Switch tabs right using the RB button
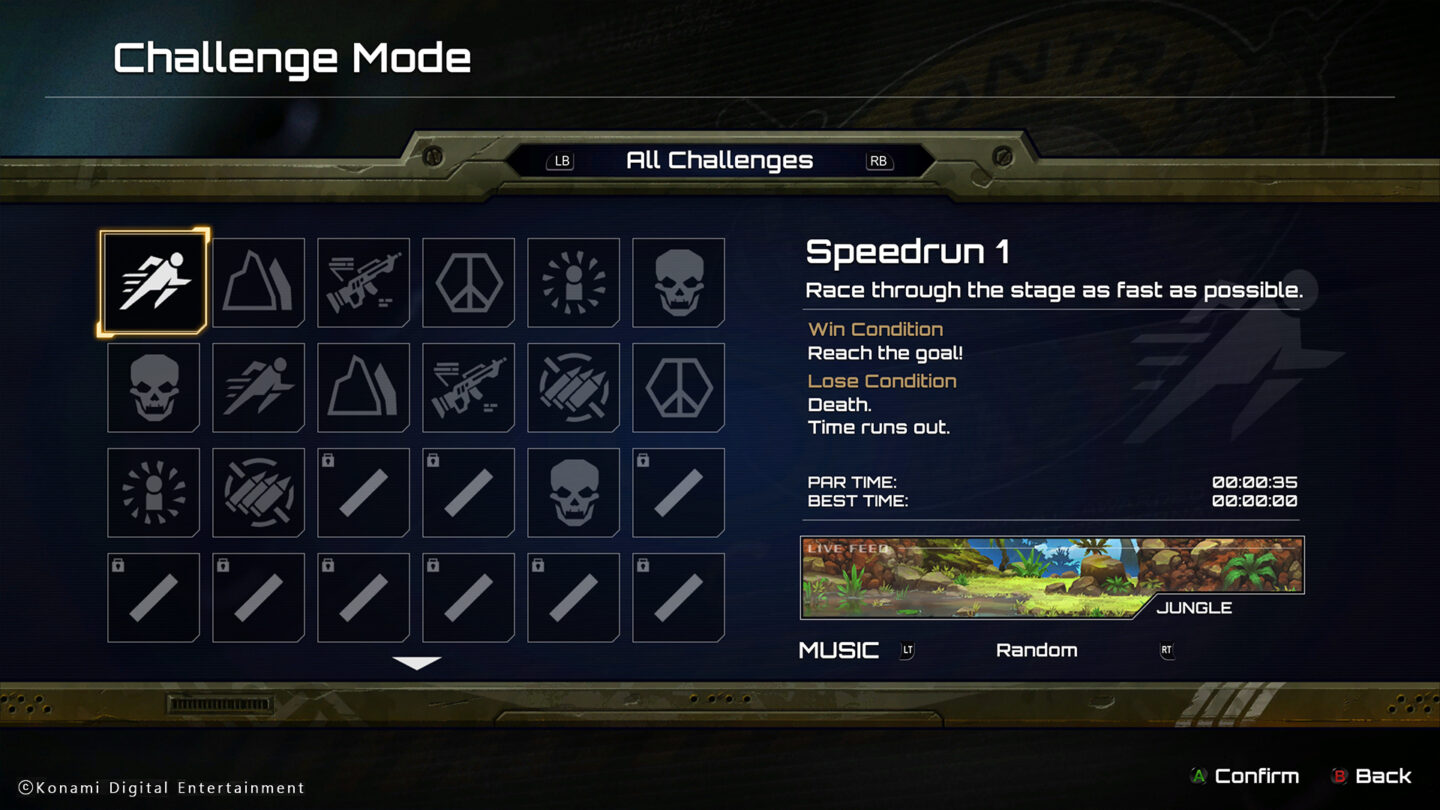 pos(878,161)
